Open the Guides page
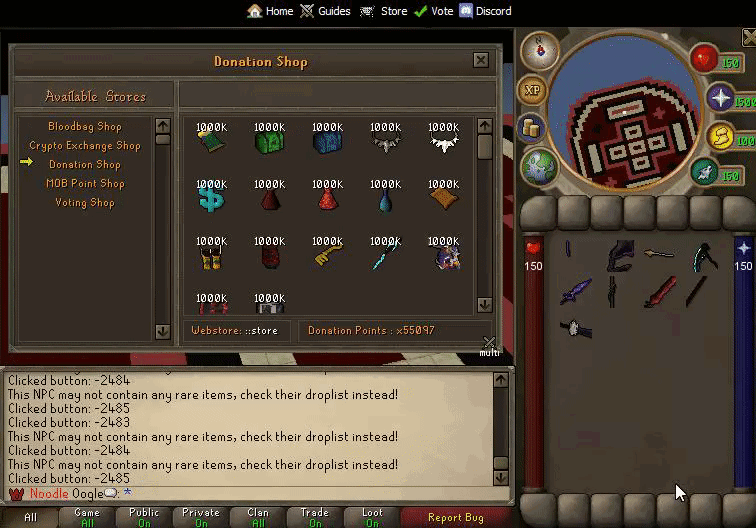The height and width of the screenshot is (528, 756). (x=325, y=11)
